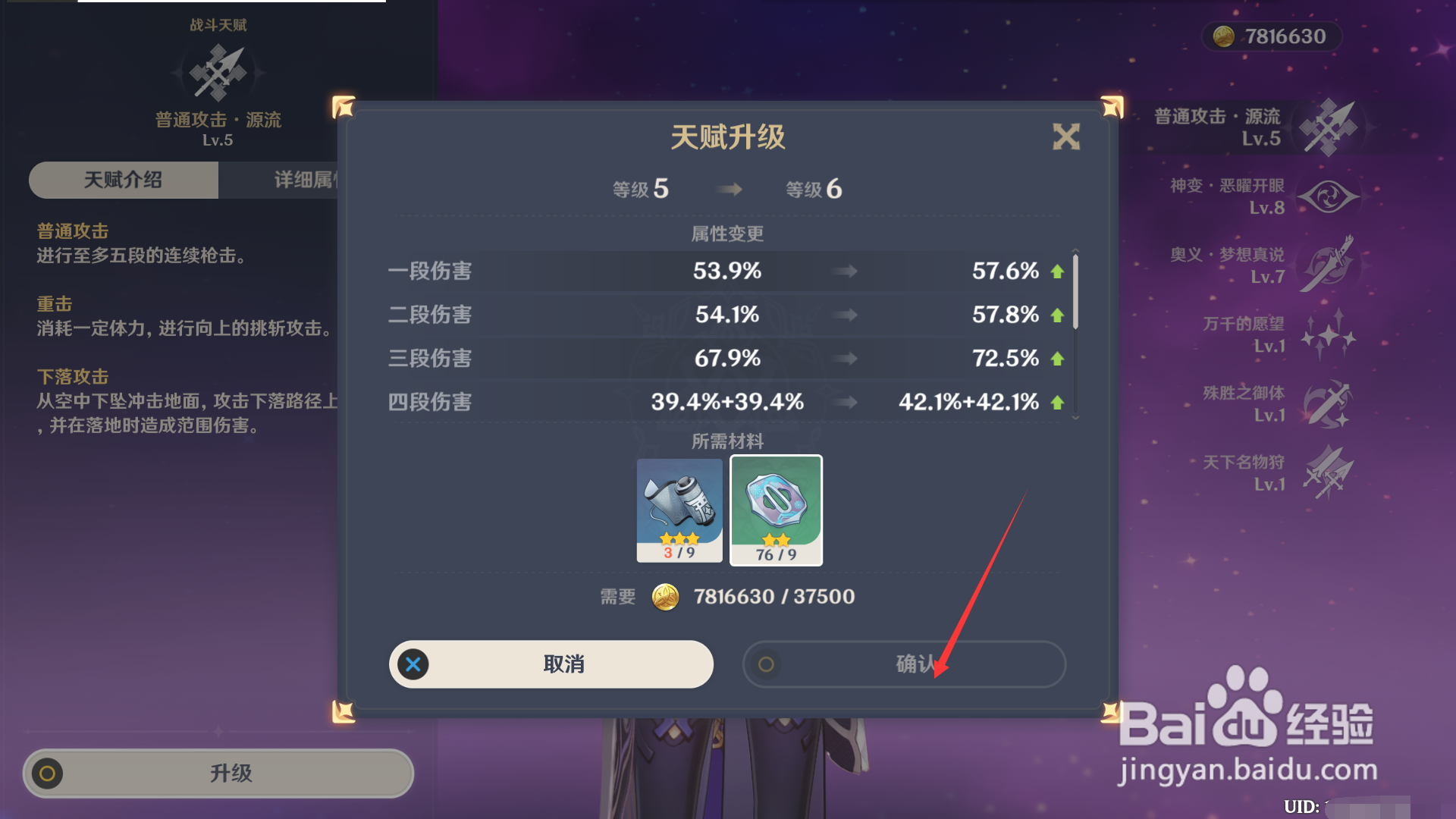The height and width of the screenshot is (819, 1456).
Task: Click the green upgrade arrow beside 57.6%
Action: (1057, 271)
